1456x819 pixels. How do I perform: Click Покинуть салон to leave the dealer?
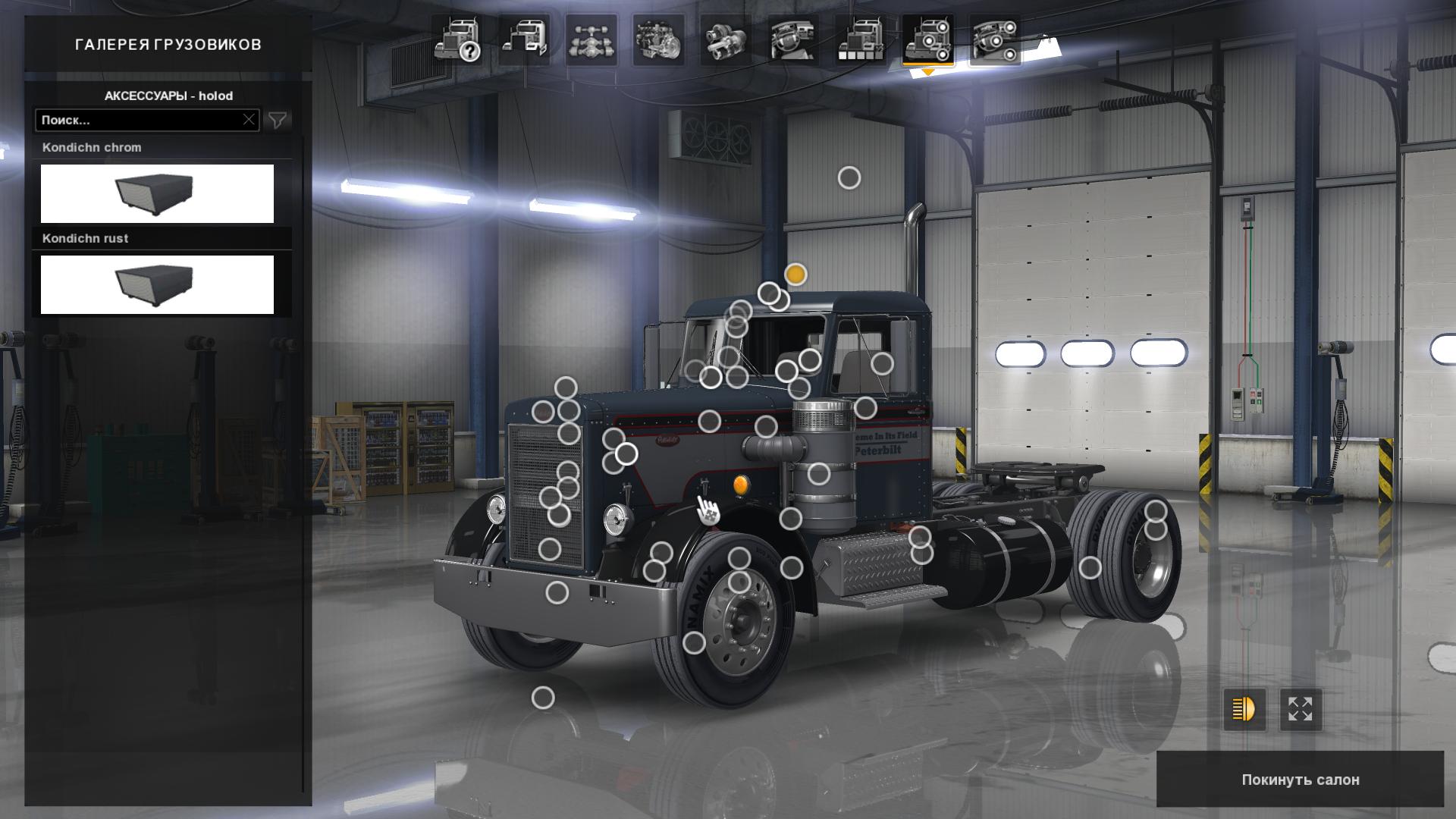tap(1300, 780)
